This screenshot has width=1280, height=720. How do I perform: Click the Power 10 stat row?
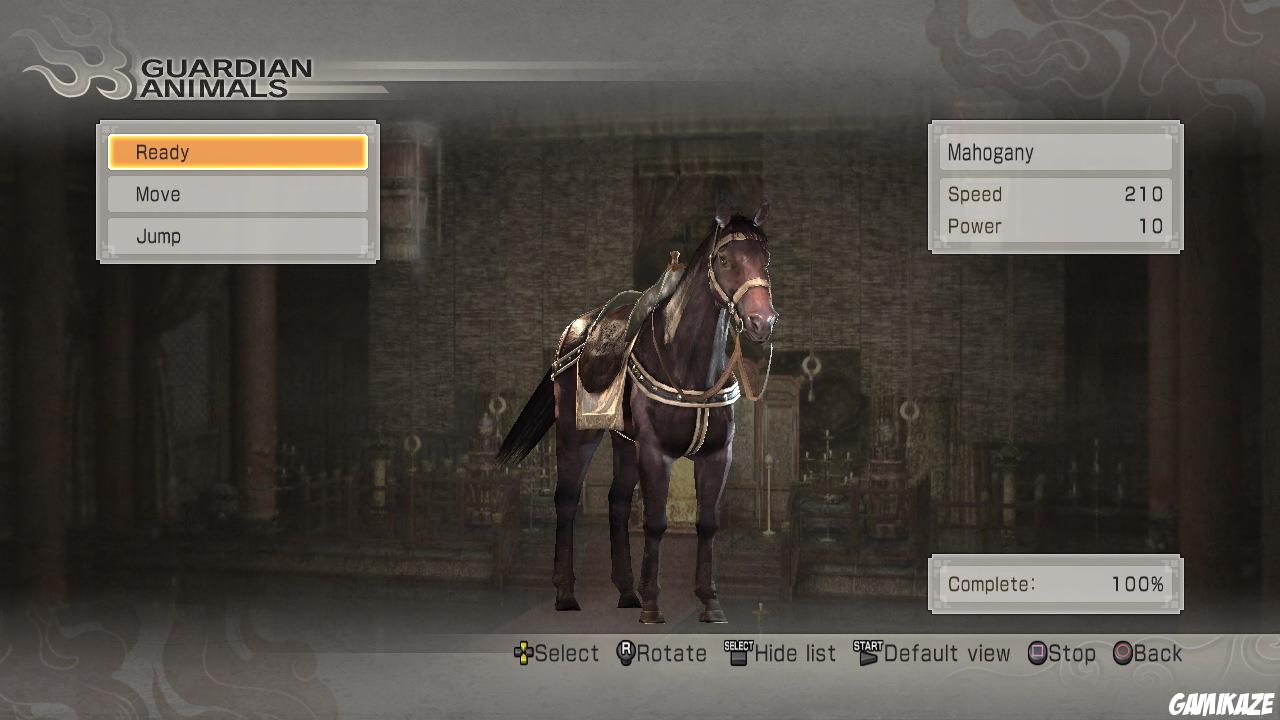1055,226
